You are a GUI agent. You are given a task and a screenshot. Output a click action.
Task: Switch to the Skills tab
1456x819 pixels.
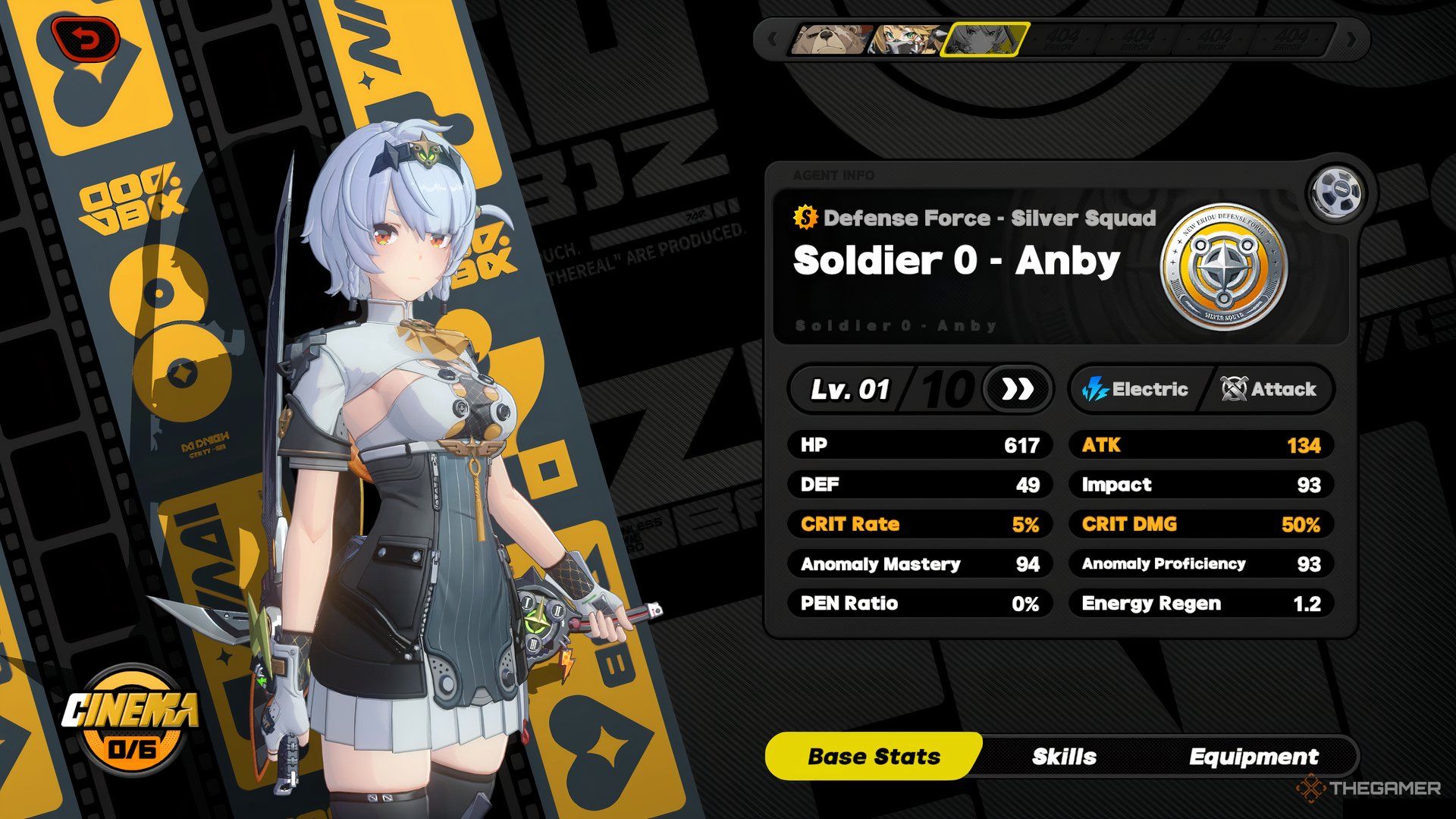tap(1063, 756)
